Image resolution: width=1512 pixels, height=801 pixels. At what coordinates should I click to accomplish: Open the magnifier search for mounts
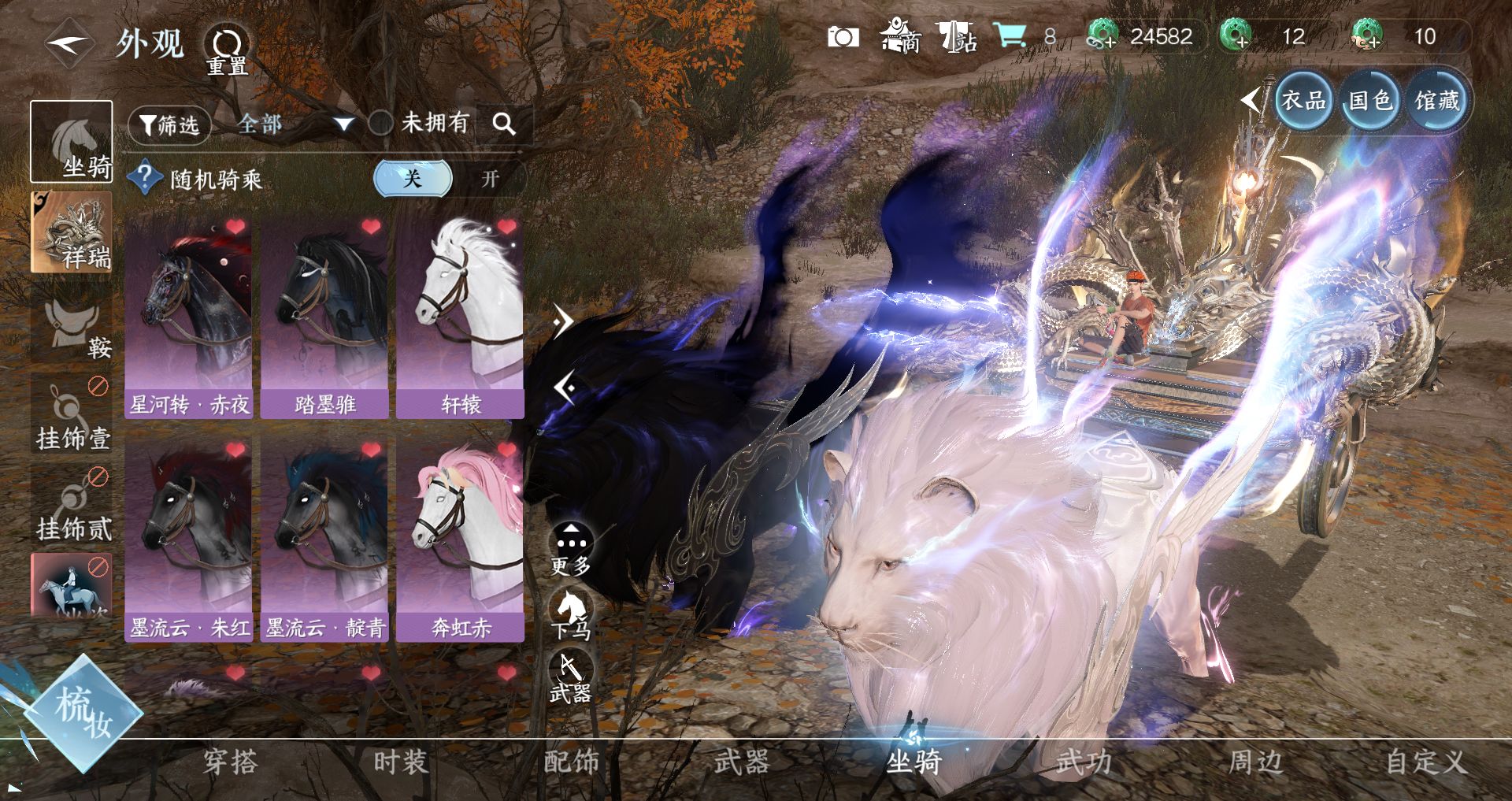tap(504, 124)
